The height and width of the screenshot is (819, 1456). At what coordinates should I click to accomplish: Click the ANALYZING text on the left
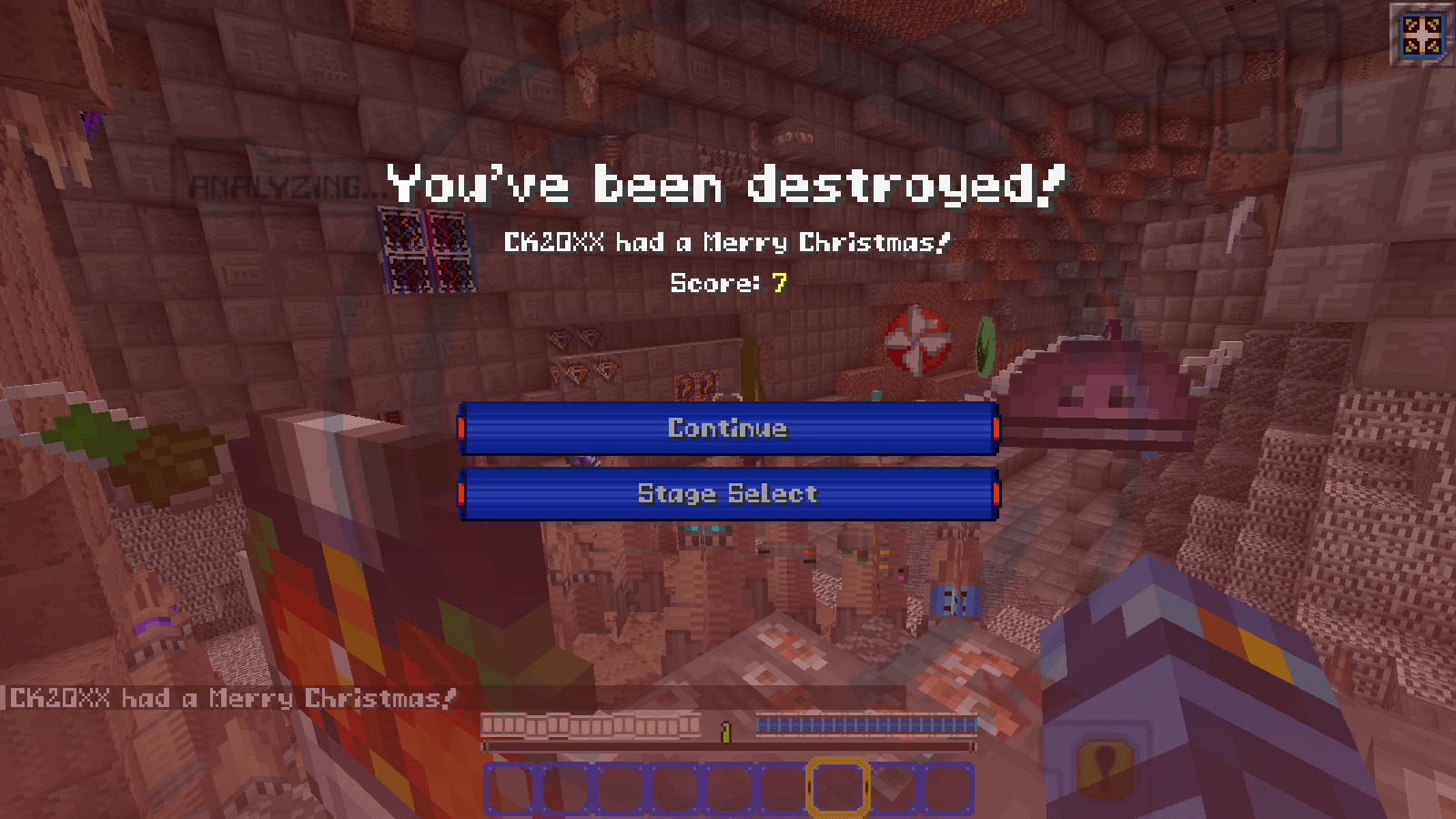coord(273,185)
